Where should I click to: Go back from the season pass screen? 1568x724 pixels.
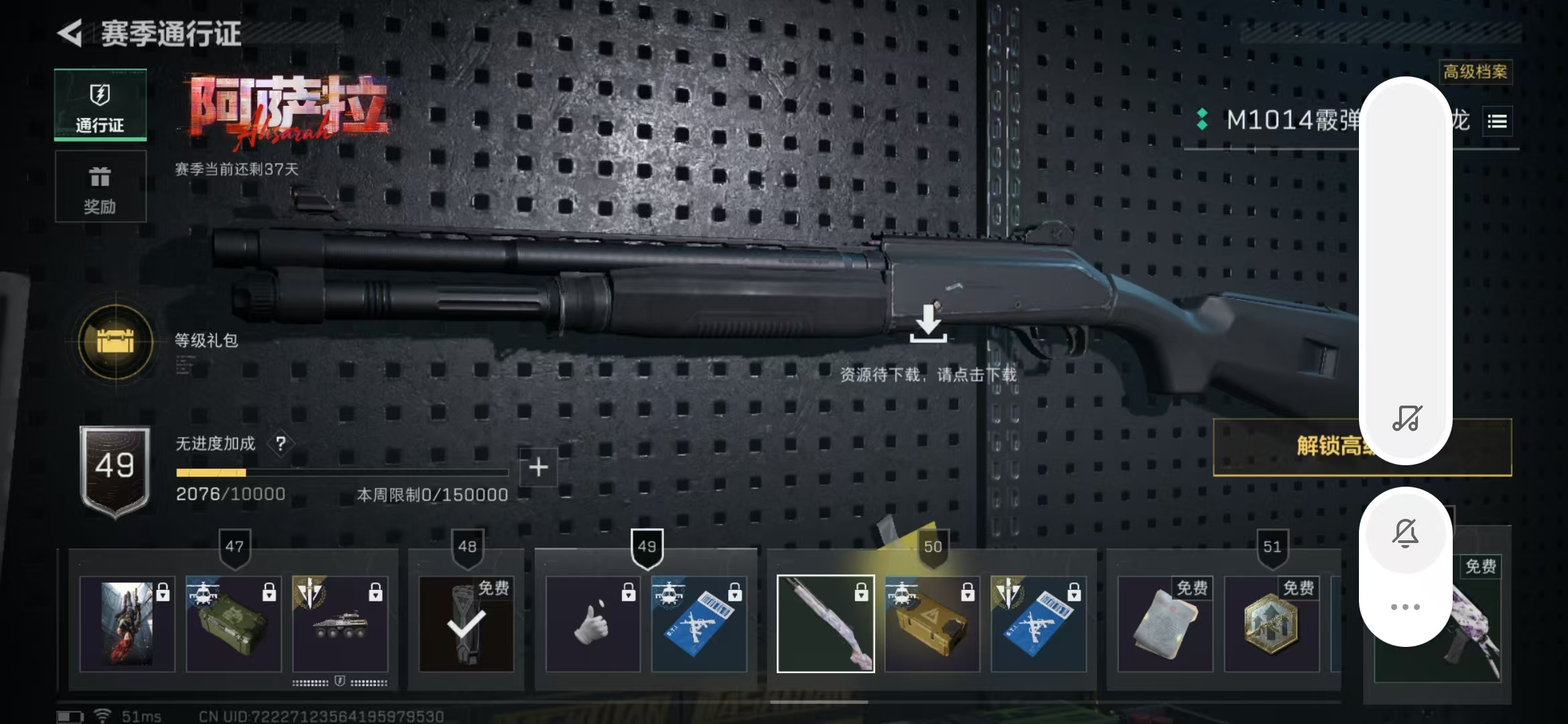[x=71, y=34]
